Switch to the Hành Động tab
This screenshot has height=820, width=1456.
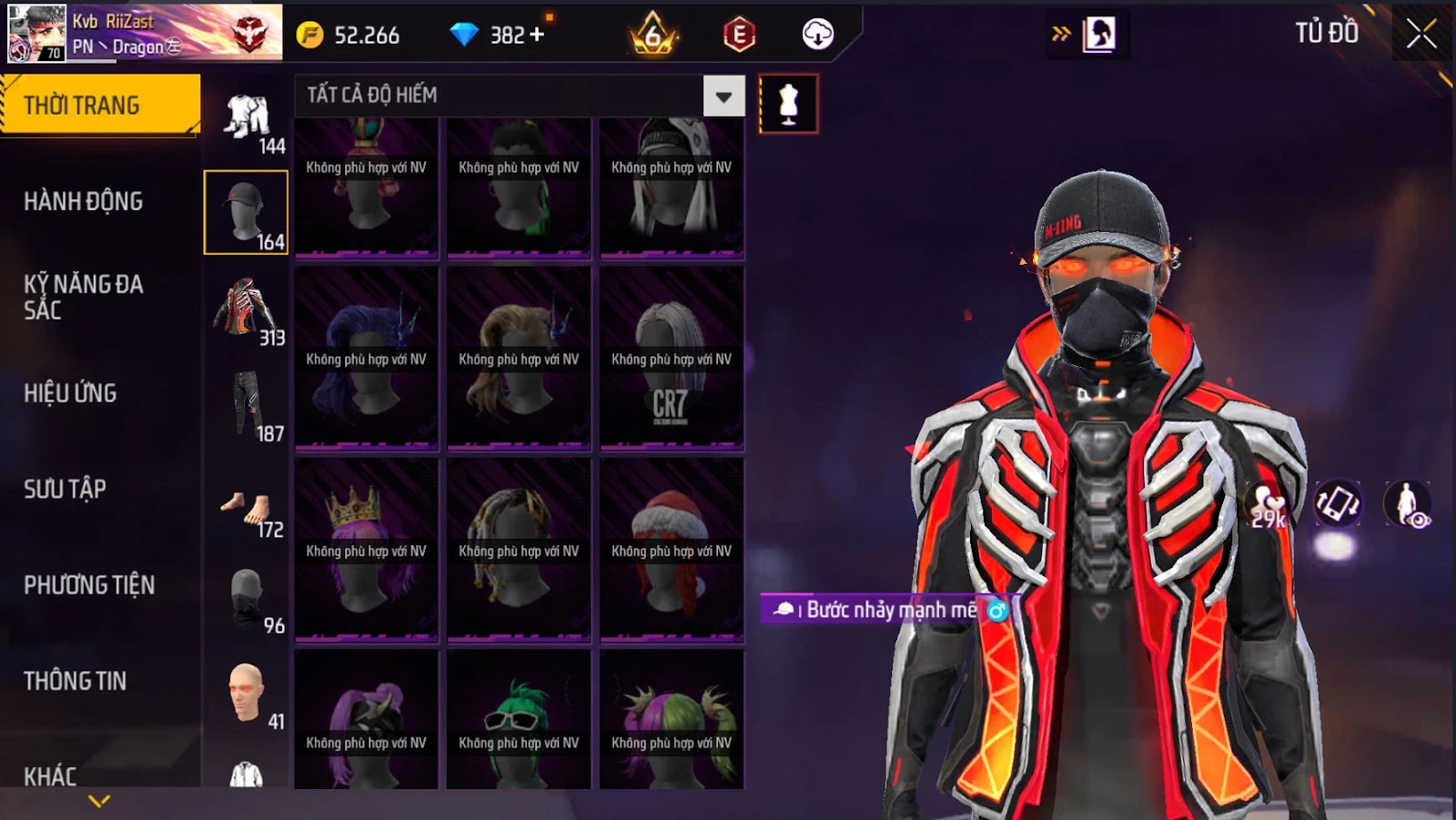(84, 201)
